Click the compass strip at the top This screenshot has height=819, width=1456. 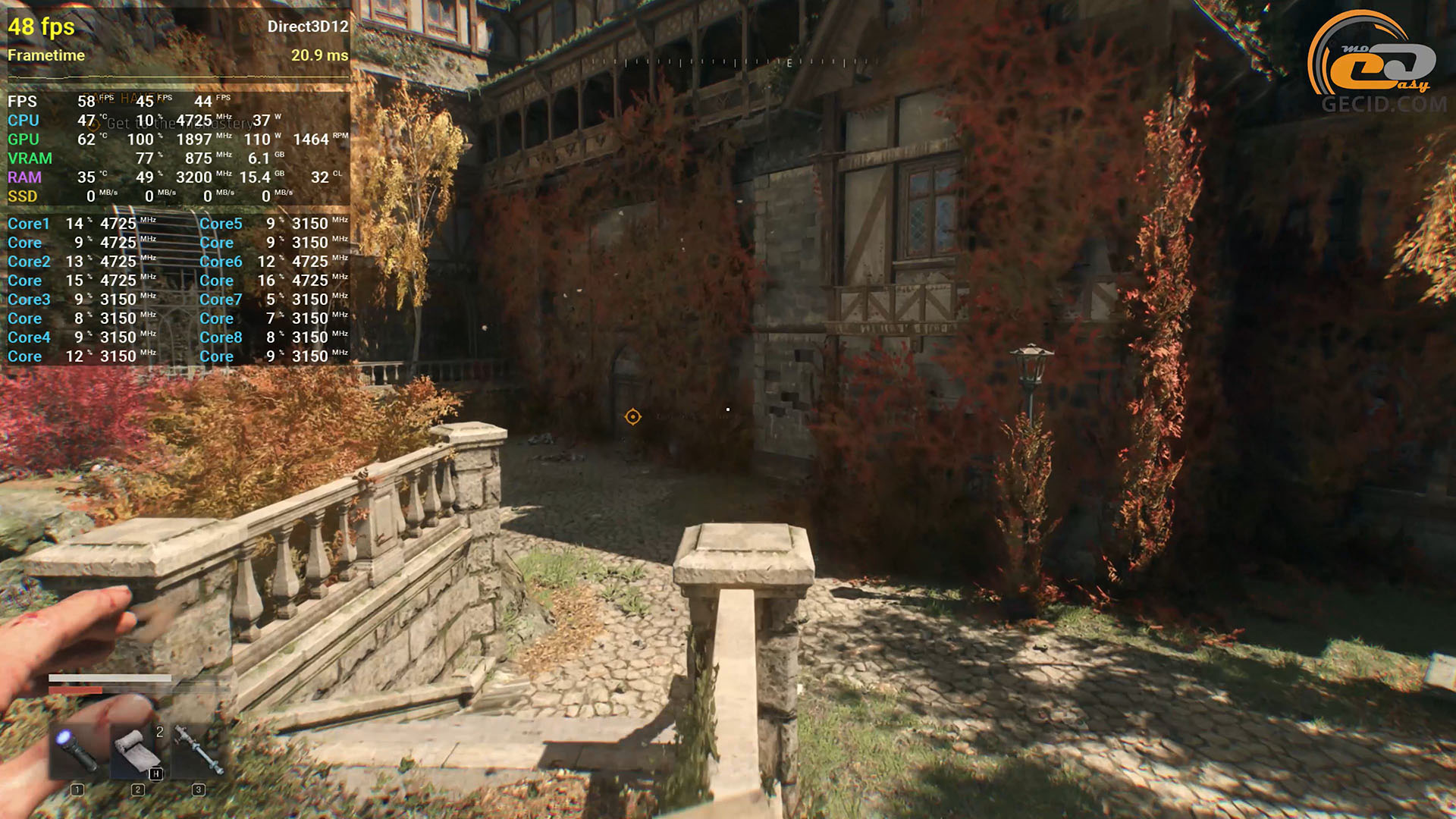(x=734, y=62)
